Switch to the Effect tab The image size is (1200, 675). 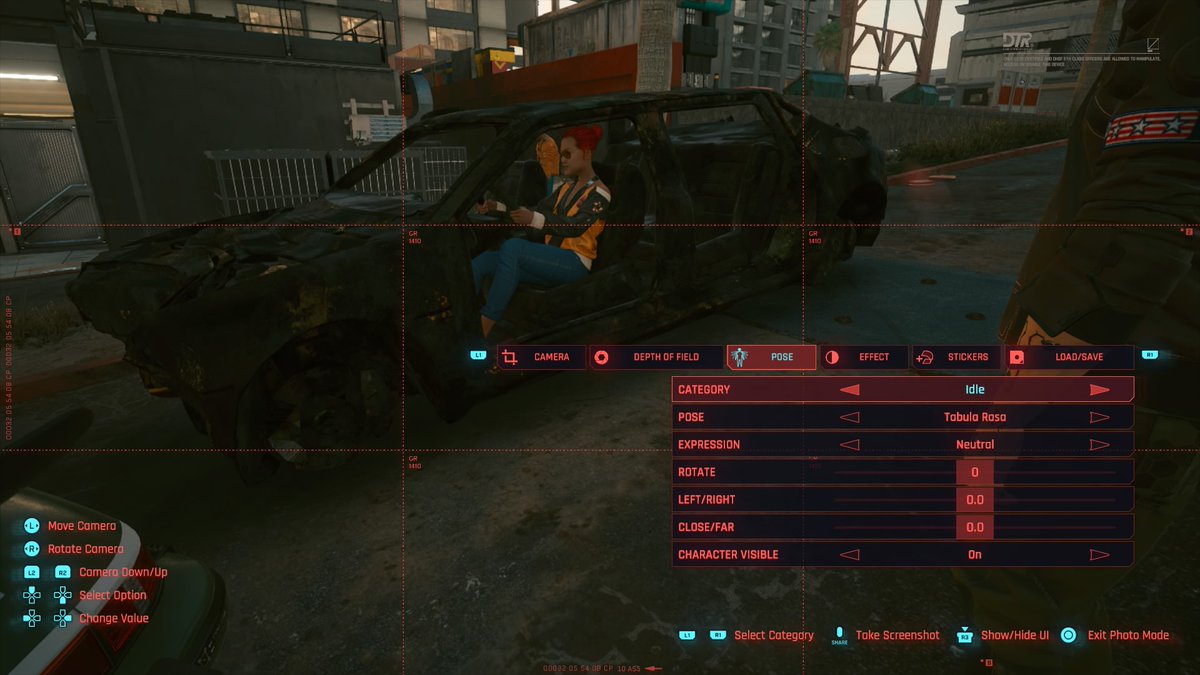click(x=864, y=357)
